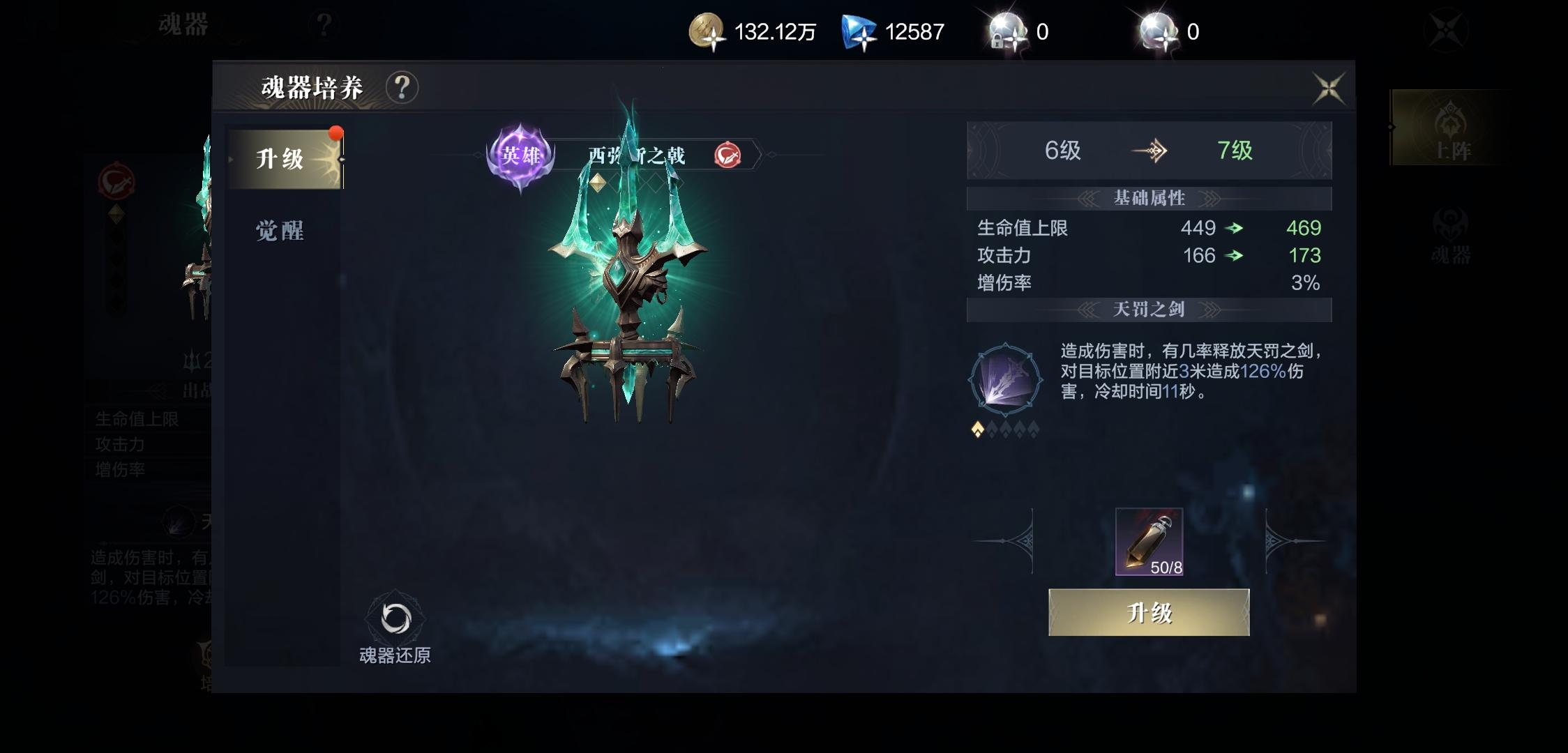
Task: Click the rightmost silver orb currency icon
Action: [1158, 28]
